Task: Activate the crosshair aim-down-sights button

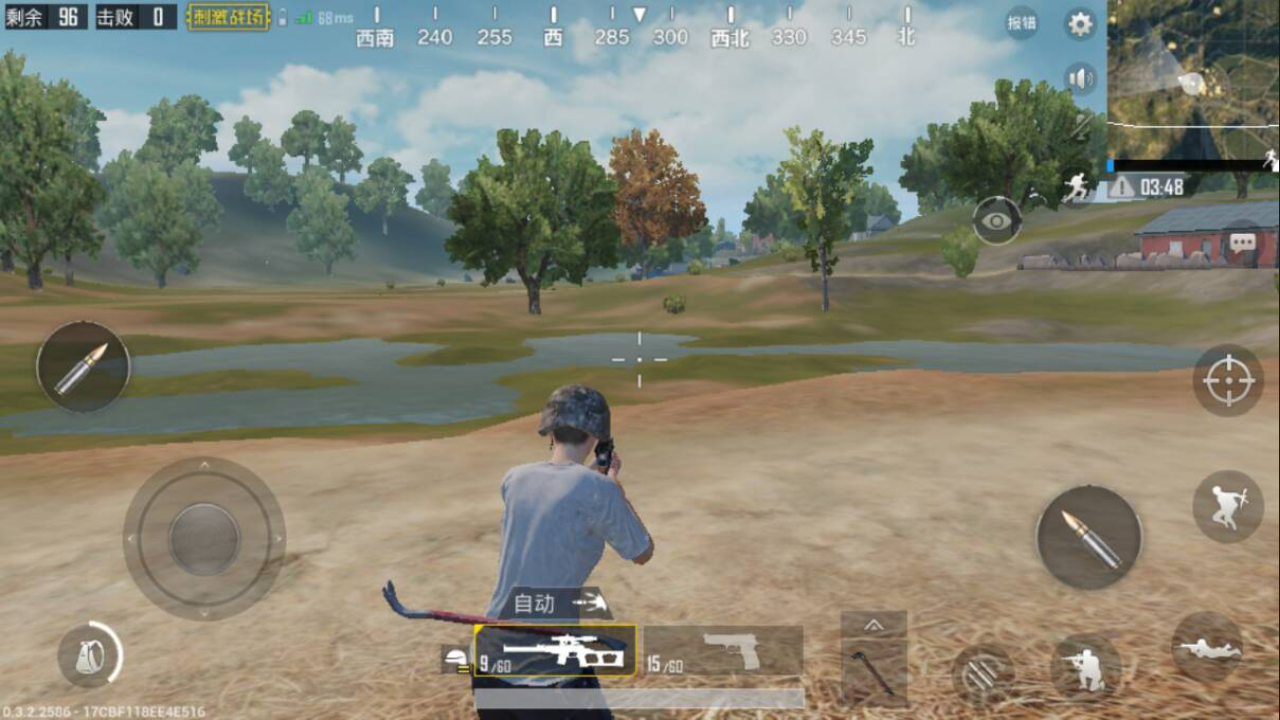Action: [x=1228, y=381]
